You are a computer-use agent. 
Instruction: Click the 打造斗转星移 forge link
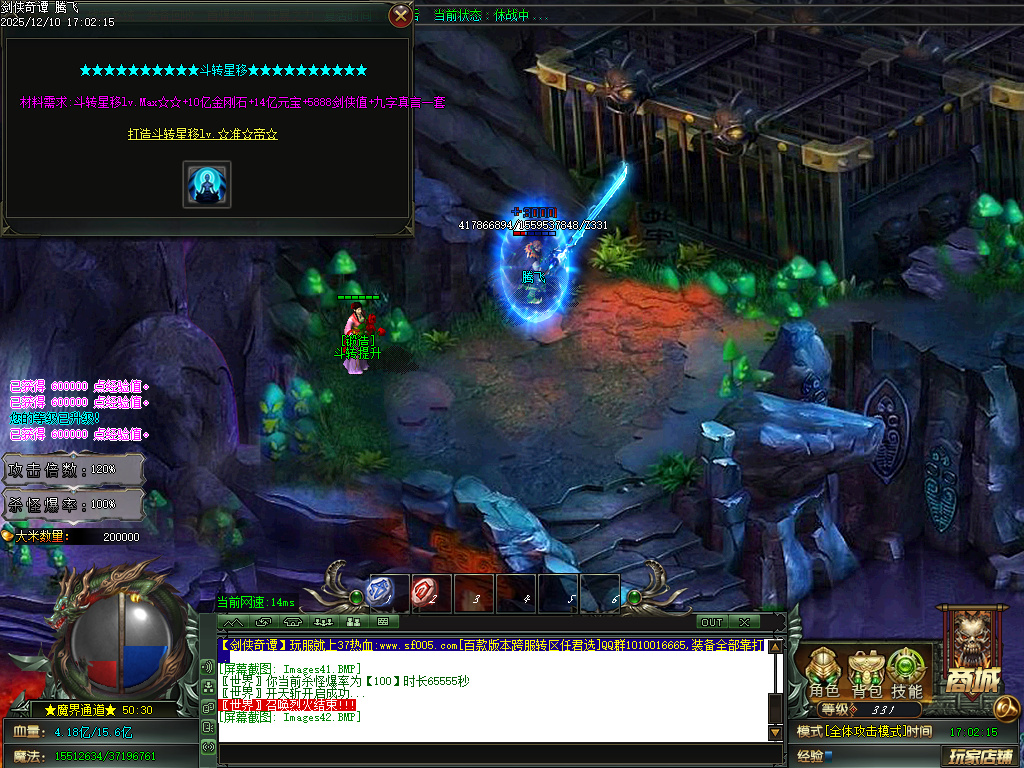tap(203, 134)
